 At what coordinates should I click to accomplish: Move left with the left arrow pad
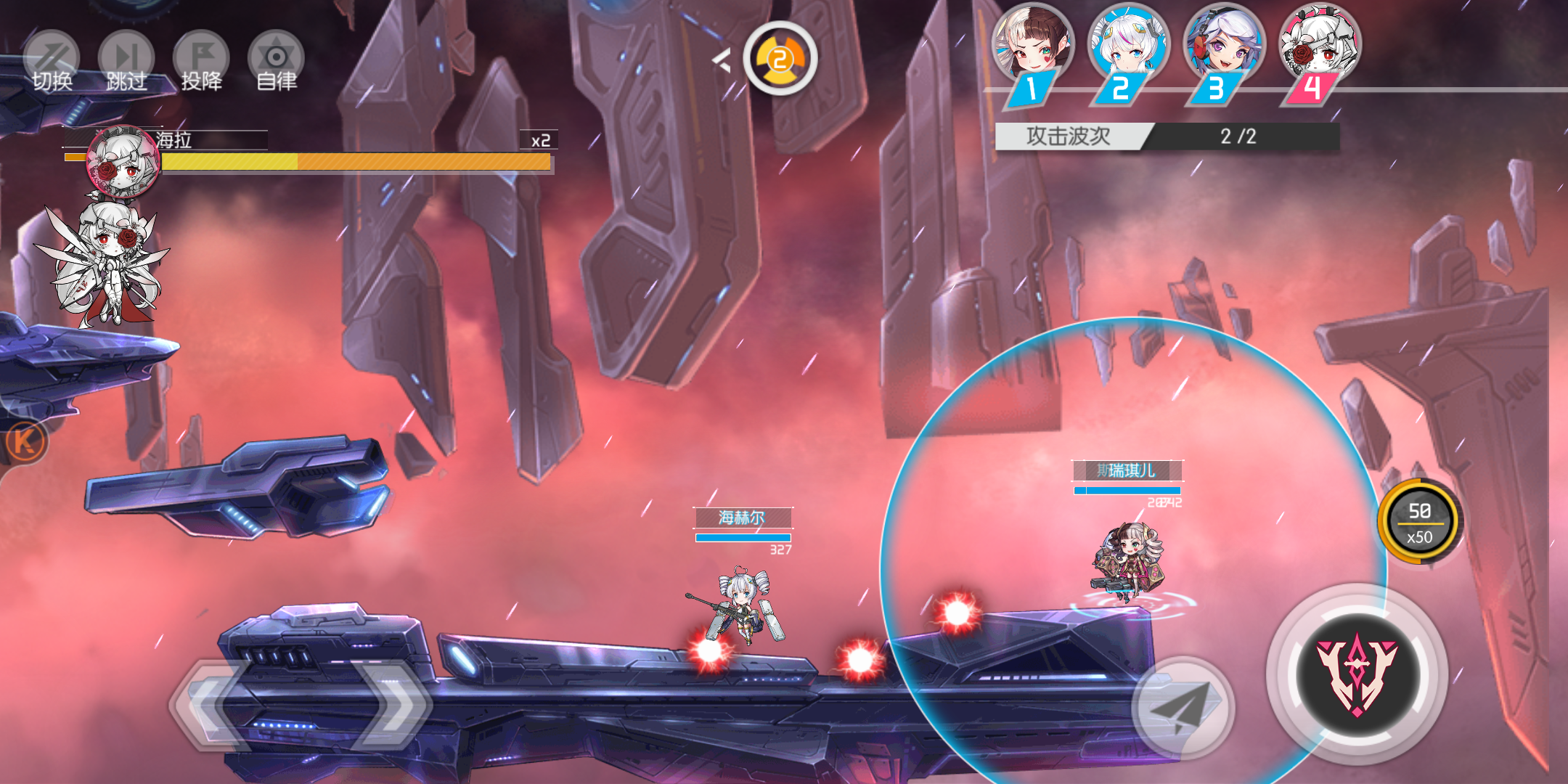point(211,704)
